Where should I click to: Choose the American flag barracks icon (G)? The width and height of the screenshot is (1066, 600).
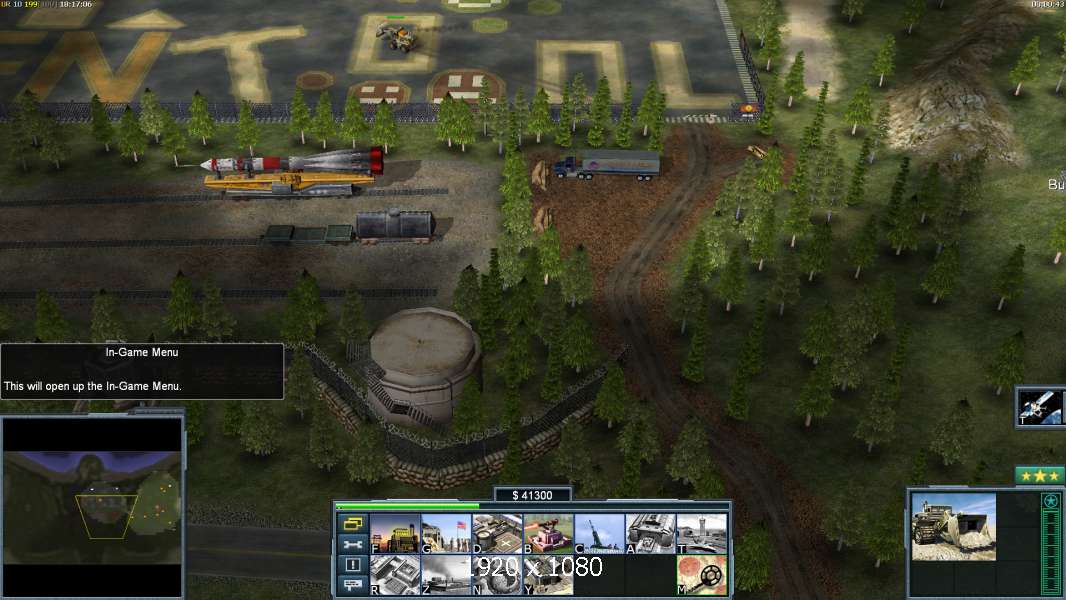(446, 534)
